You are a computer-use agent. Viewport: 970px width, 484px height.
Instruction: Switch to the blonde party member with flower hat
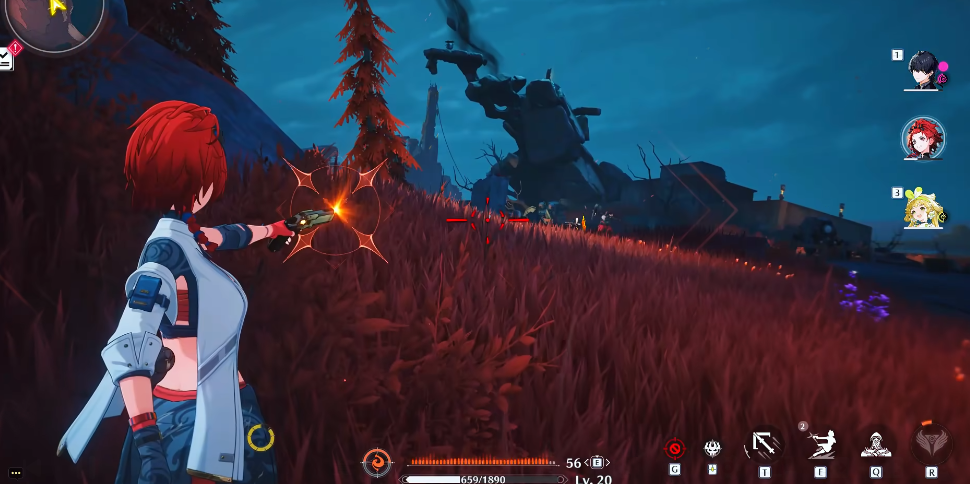[x=923, y=207]
